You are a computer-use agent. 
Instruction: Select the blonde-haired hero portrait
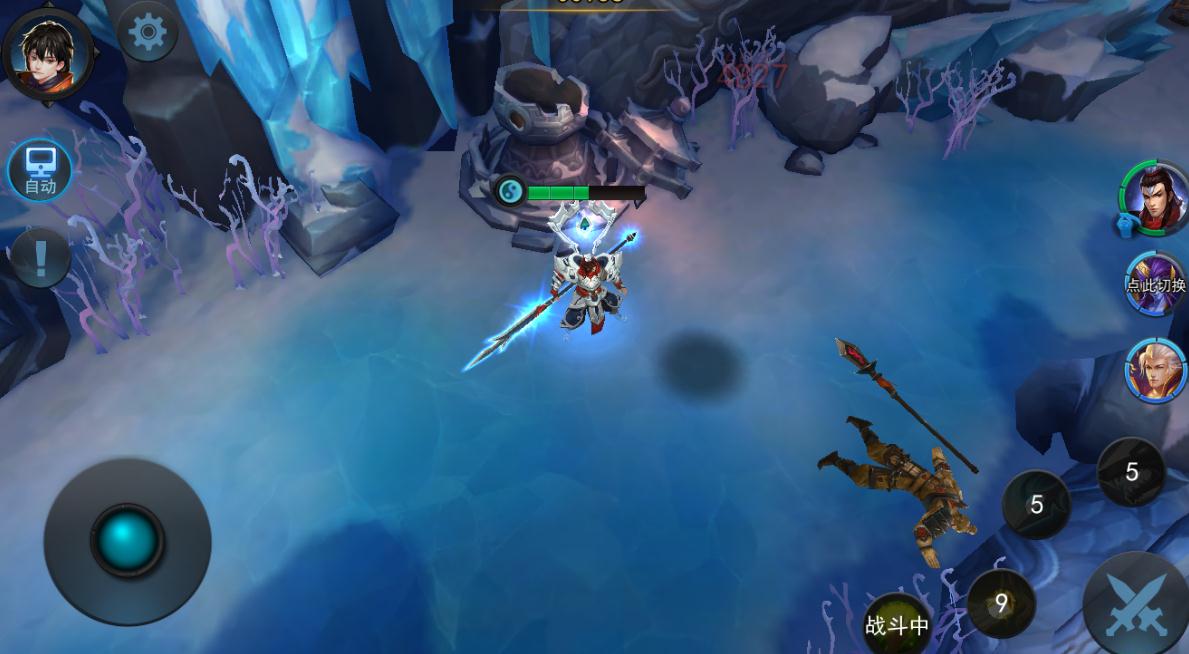[x=1155, y=370]
